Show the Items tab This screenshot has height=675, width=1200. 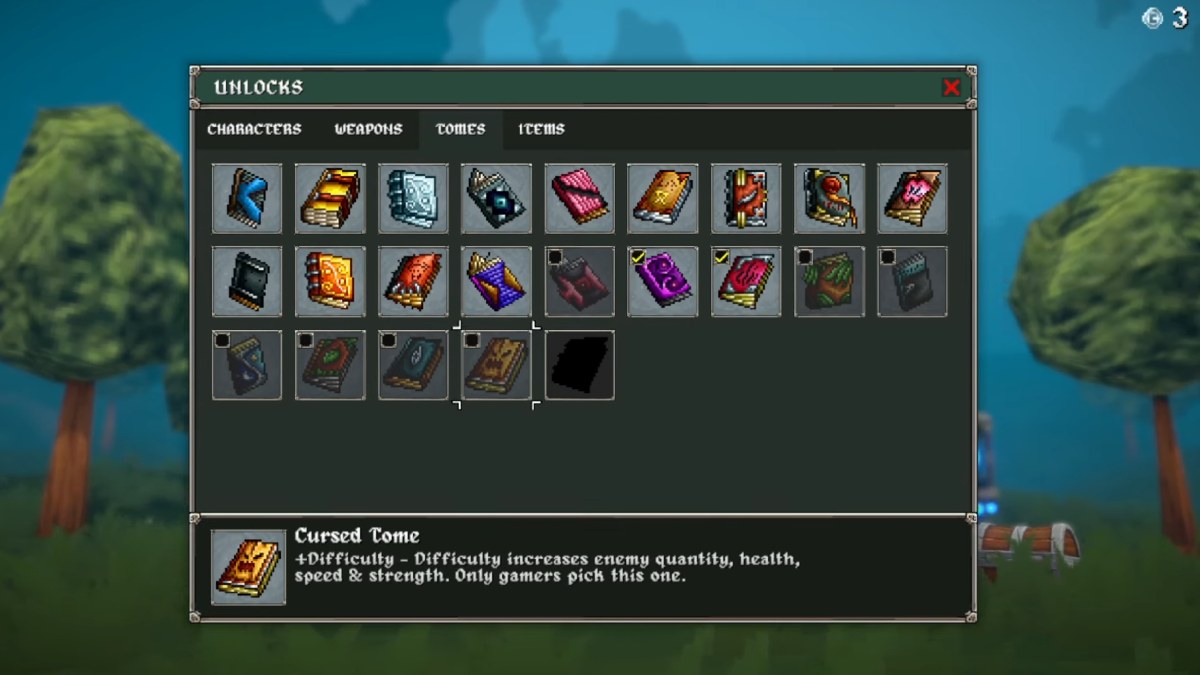point(541,129)
